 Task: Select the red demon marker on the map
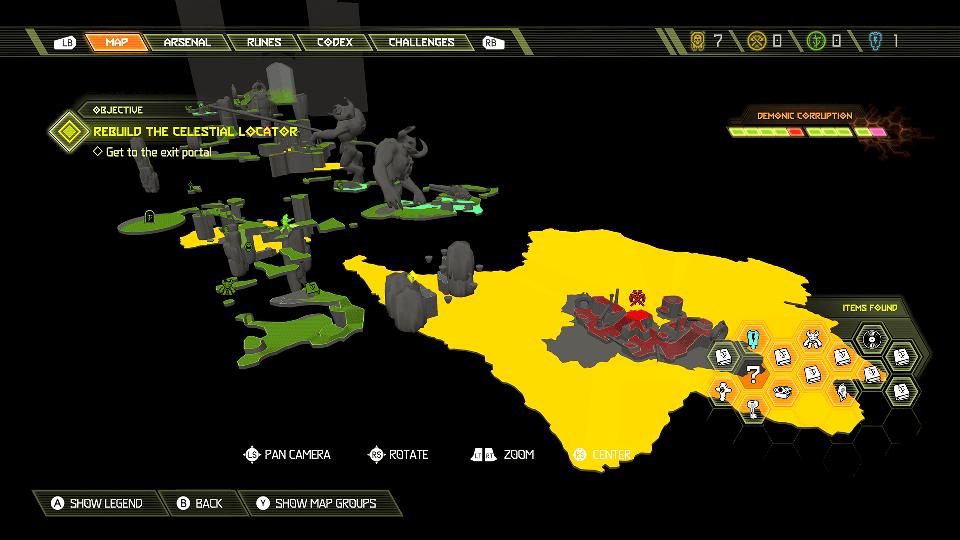pyautogui.click(x=636, y=296)
